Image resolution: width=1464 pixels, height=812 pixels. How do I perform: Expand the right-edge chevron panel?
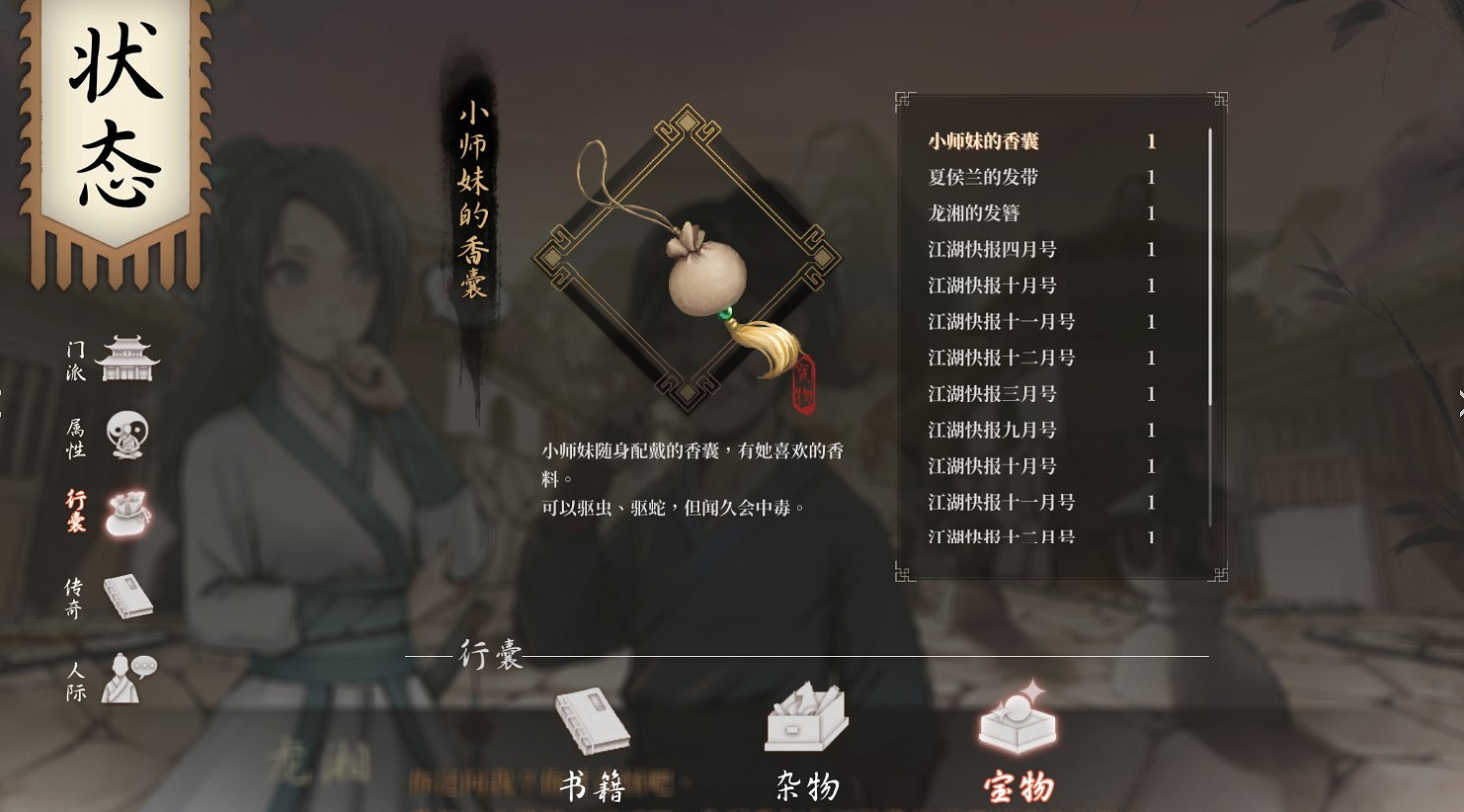(x=1457, y=402)
